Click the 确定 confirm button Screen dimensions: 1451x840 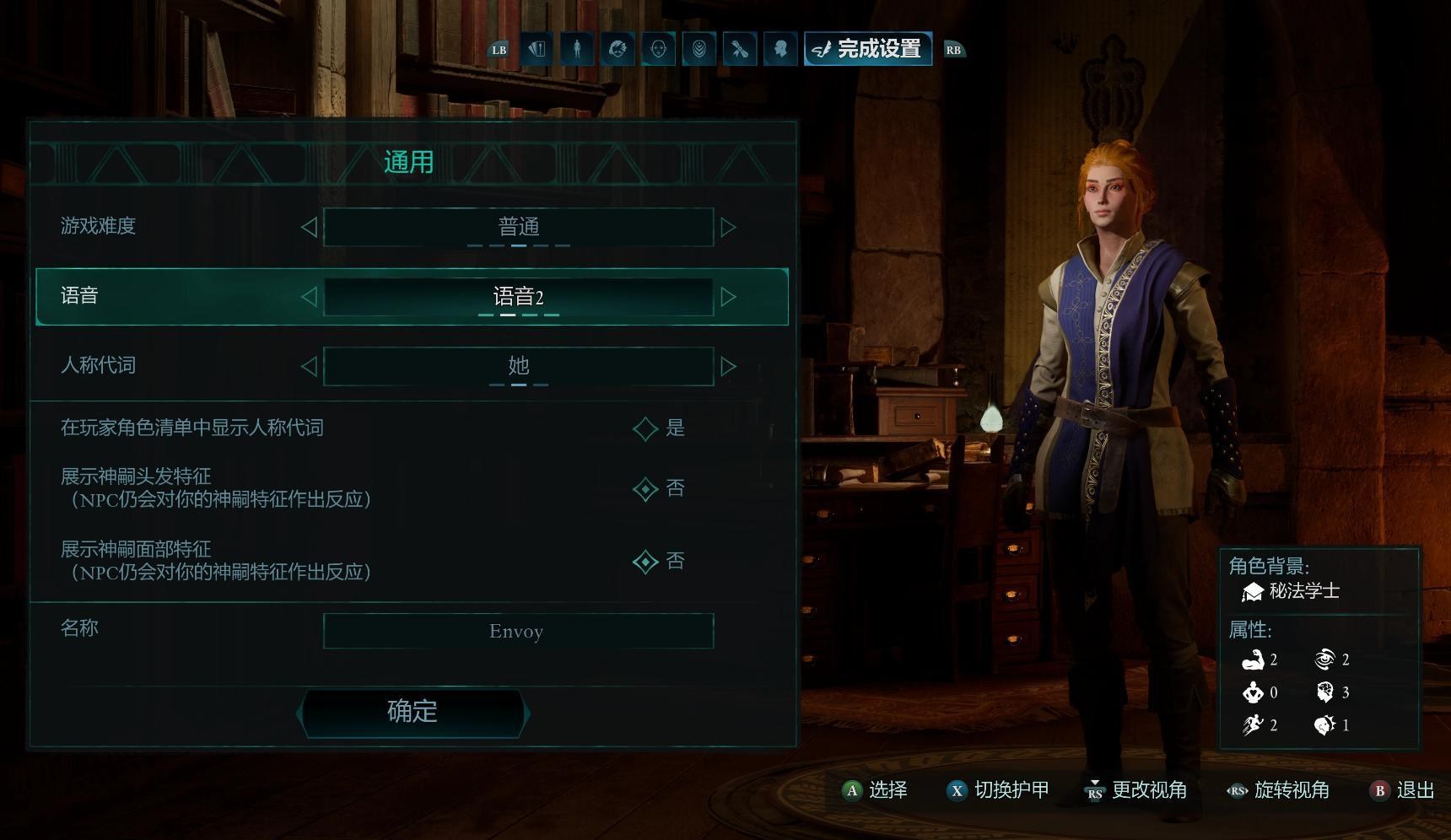coord(413,712)
